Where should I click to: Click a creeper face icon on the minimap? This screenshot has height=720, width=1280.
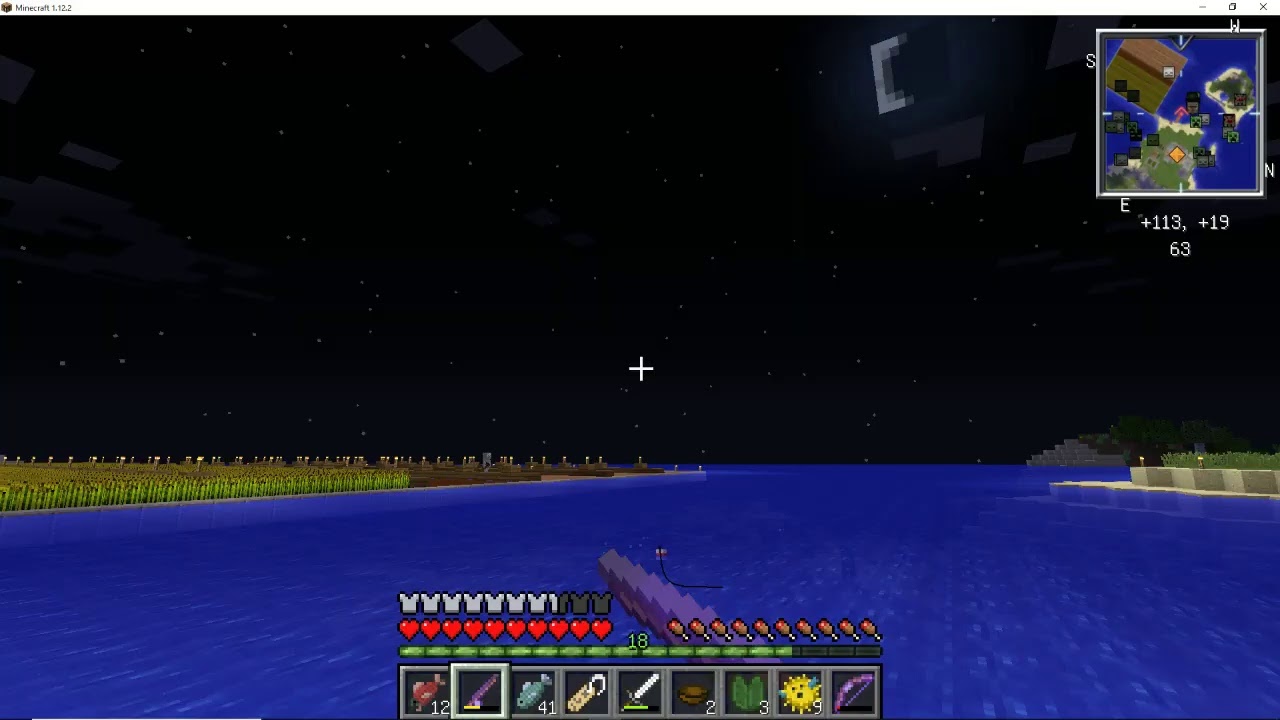(1196, 121)
